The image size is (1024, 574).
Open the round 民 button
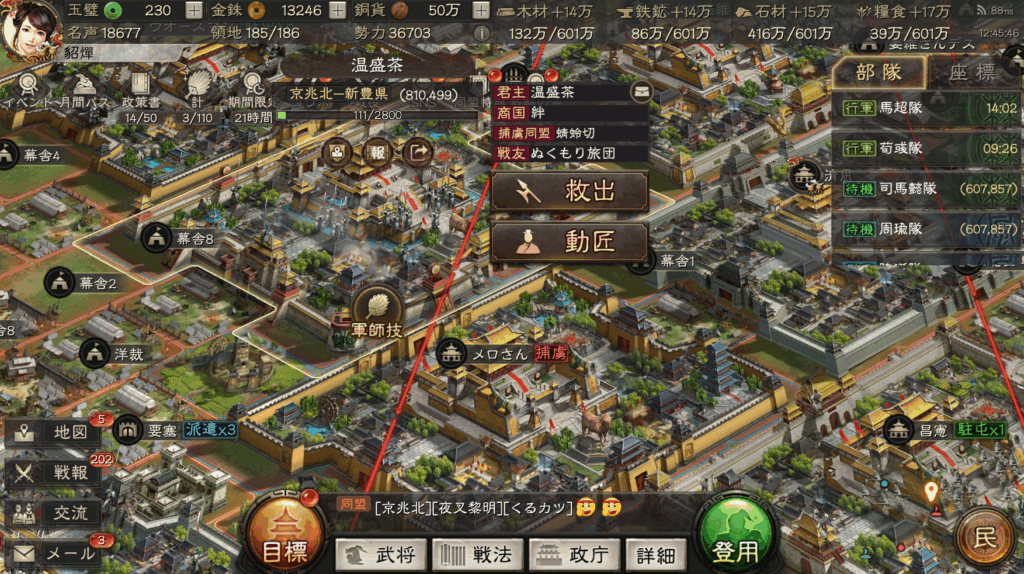tap(986, 539)
